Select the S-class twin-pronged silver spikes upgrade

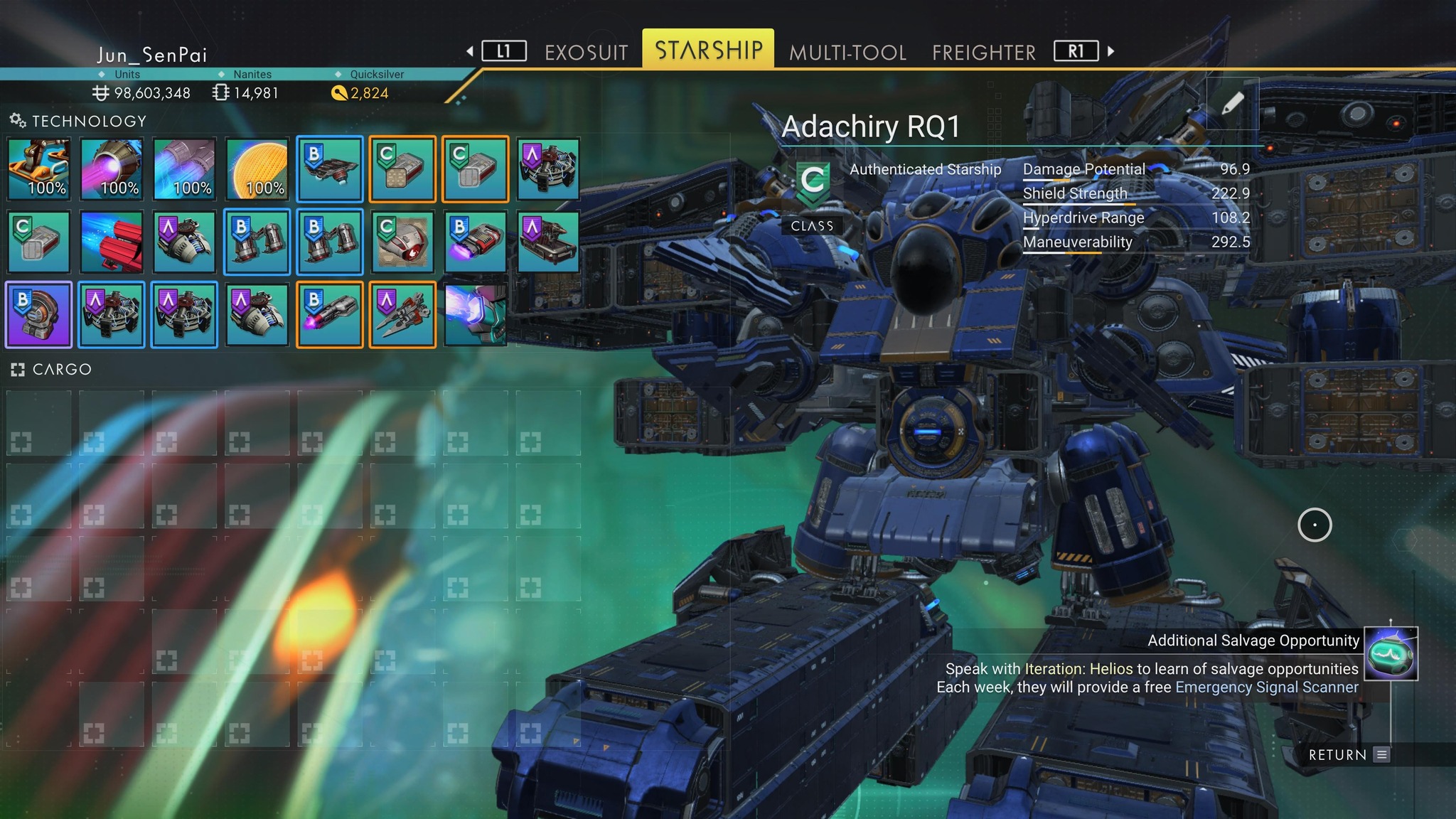(x=402, y=314)
